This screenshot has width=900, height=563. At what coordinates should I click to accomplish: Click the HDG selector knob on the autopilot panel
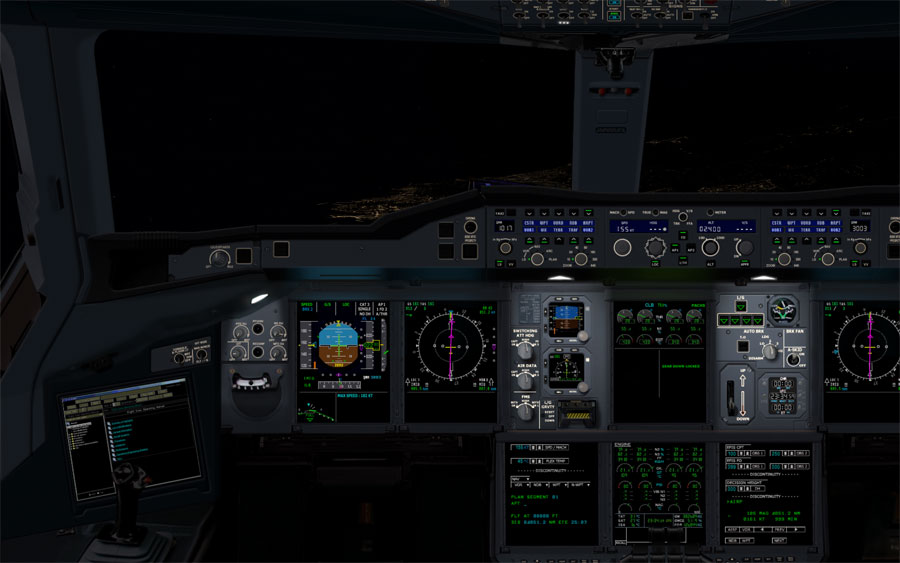[x=656, y=246]
